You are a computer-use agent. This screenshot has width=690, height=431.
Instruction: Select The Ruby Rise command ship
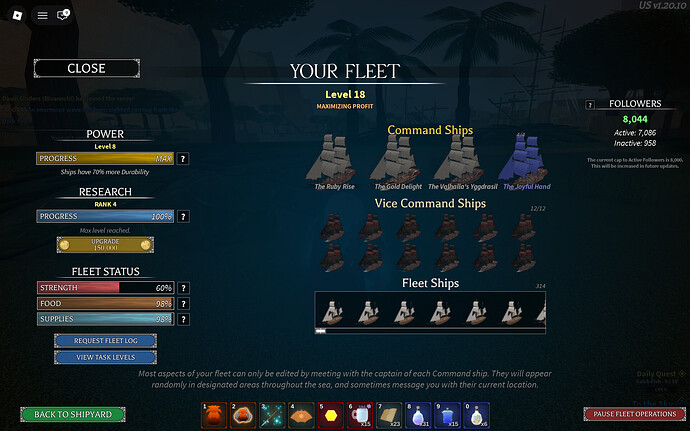pos(334,160)
